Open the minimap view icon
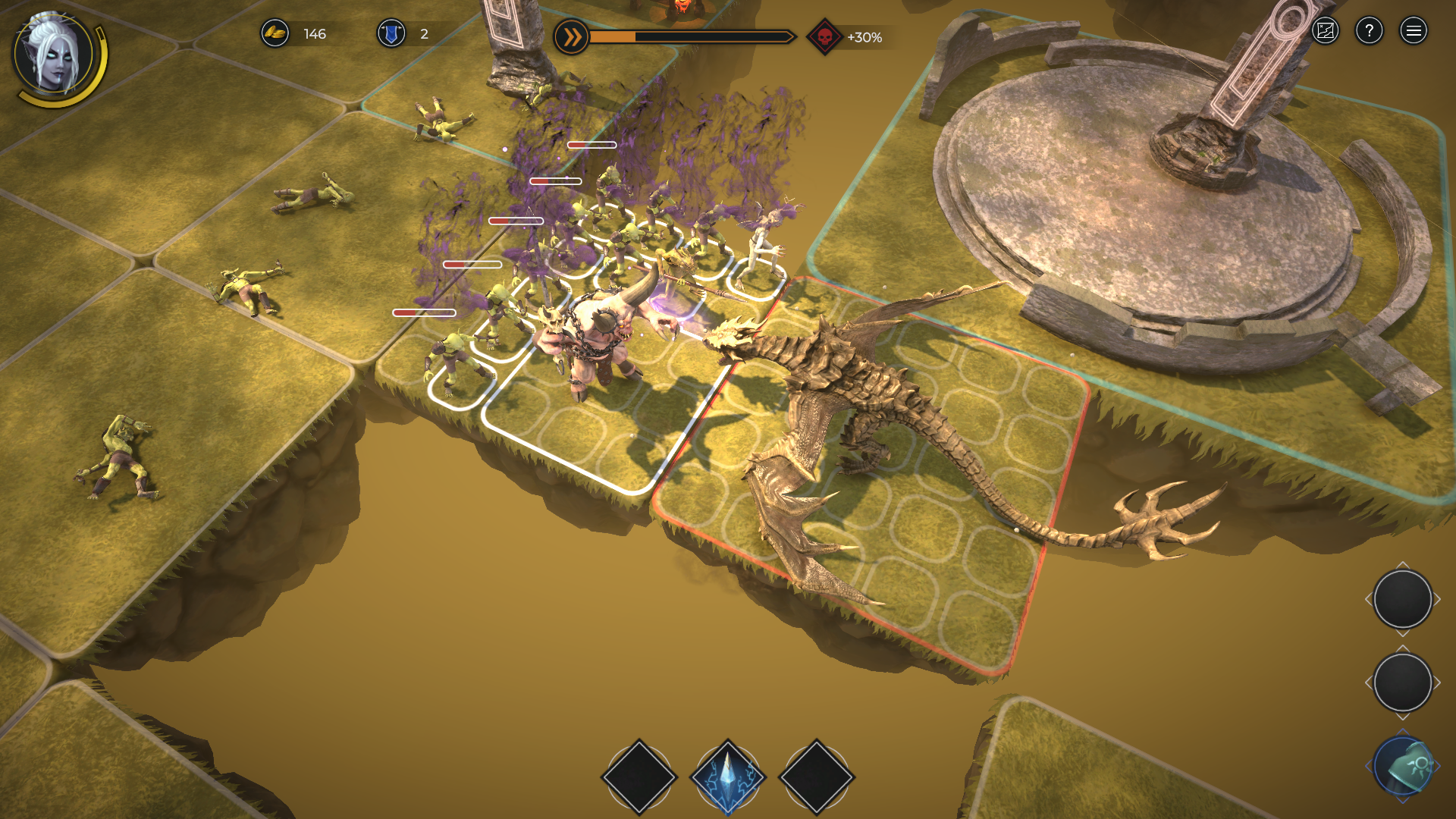The height and width of the screenshot is (819, 1456). (1325, 30)
